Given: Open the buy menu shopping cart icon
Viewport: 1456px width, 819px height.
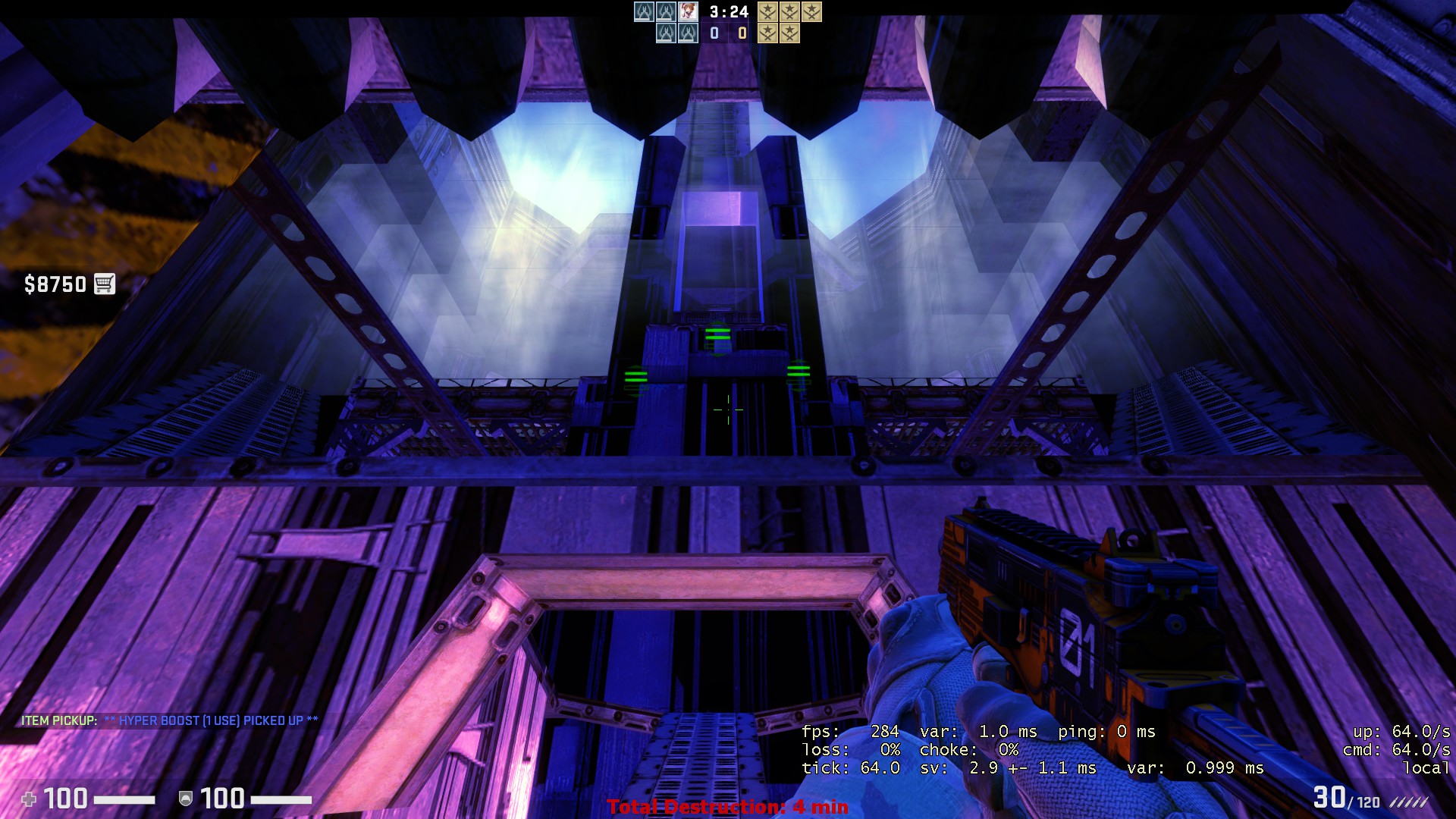Looking at the screenshot, I should coord(104,284).
